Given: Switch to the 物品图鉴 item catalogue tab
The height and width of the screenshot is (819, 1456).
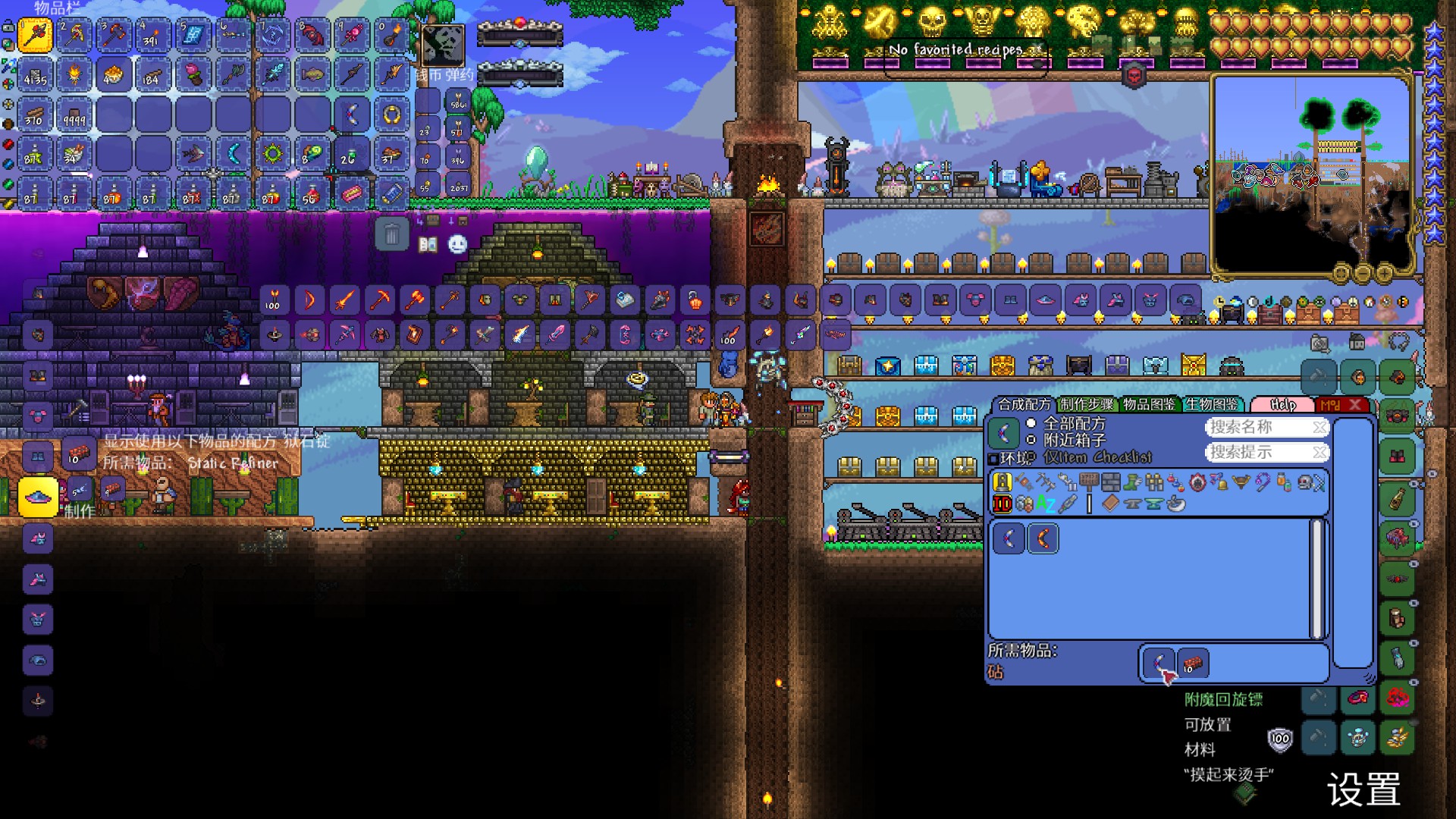Looking at the screenshot, I should (1150, 405).
